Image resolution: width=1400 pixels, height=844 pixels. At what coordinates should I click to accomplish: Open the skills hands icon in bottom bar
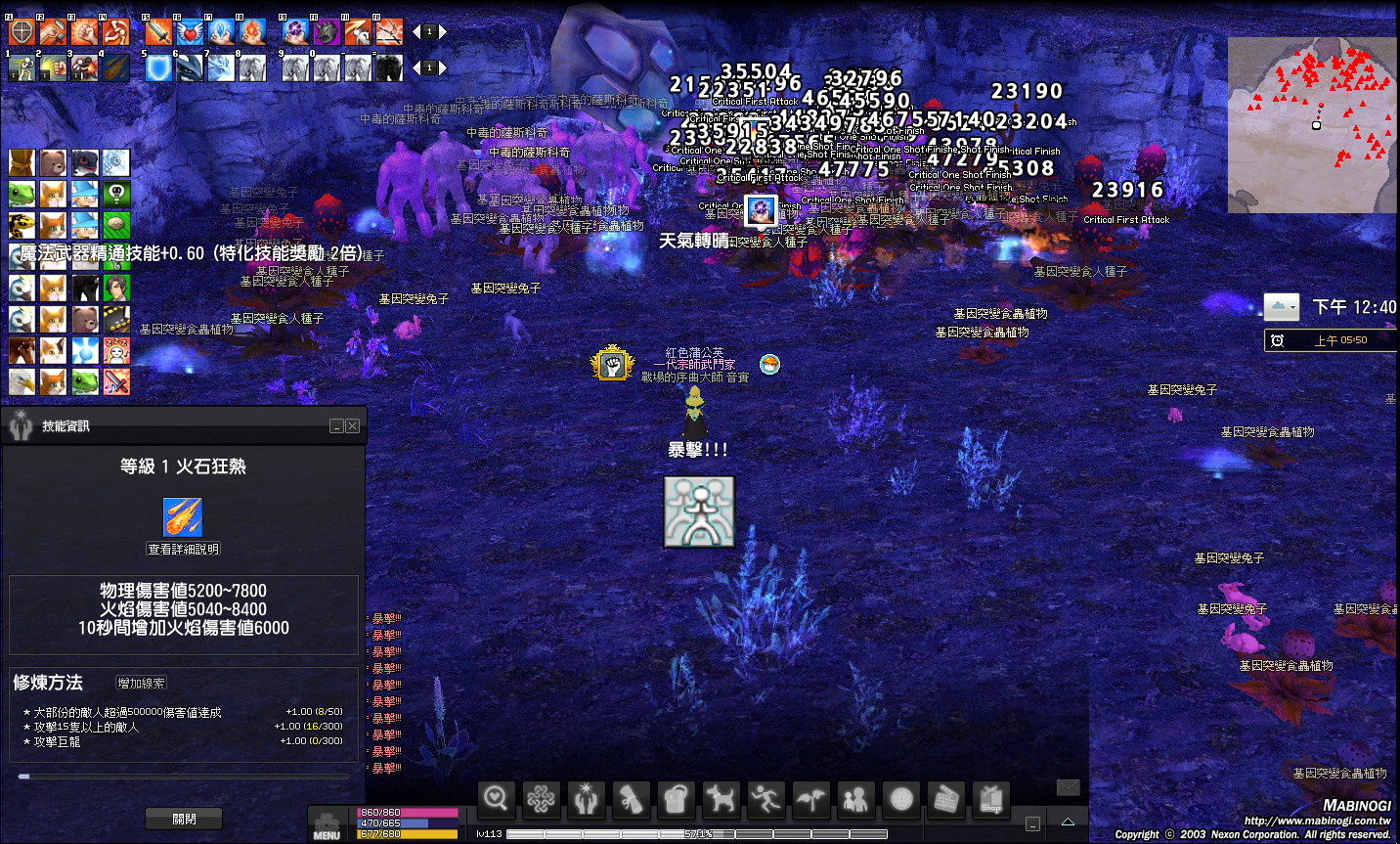[x=586, y=799]
